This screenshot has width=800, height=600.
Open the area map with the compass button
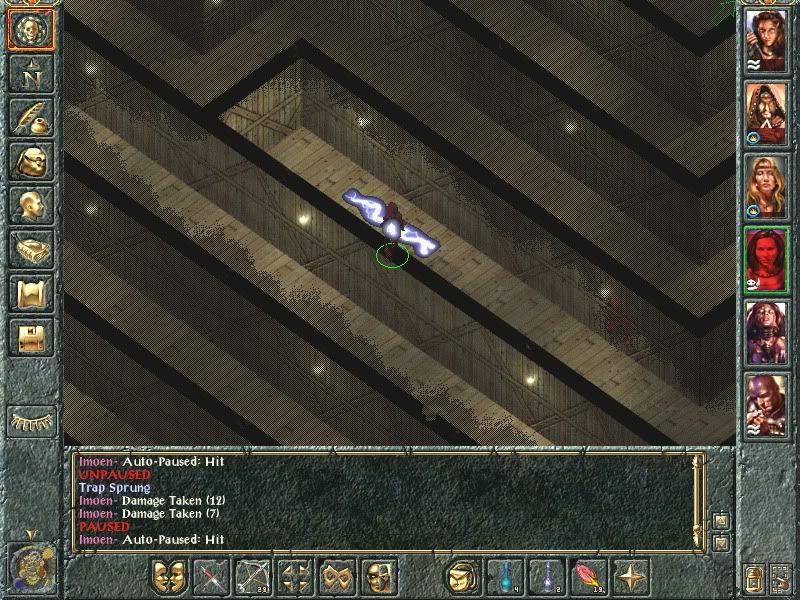coord(30,73)
